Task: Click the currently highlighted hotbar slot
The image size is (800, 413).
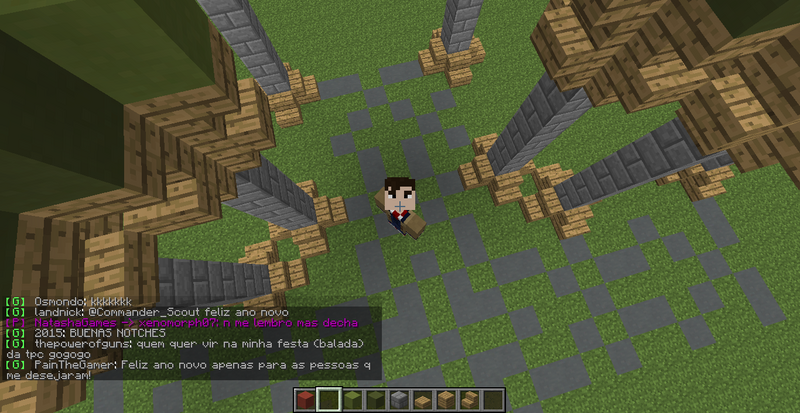Action: 329,401
